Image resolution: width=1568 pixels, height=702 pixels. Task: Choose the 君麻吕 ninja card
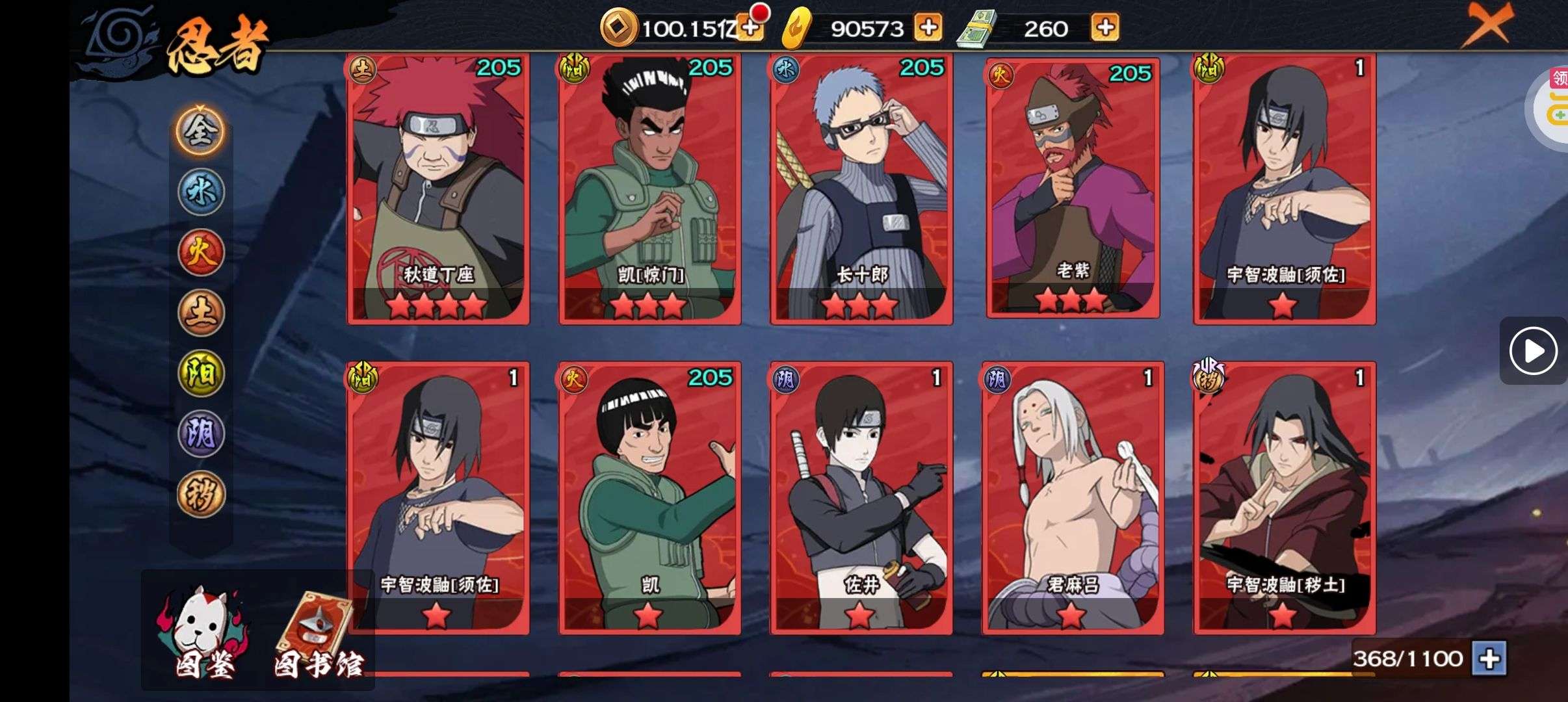(x=1073, y=498)
